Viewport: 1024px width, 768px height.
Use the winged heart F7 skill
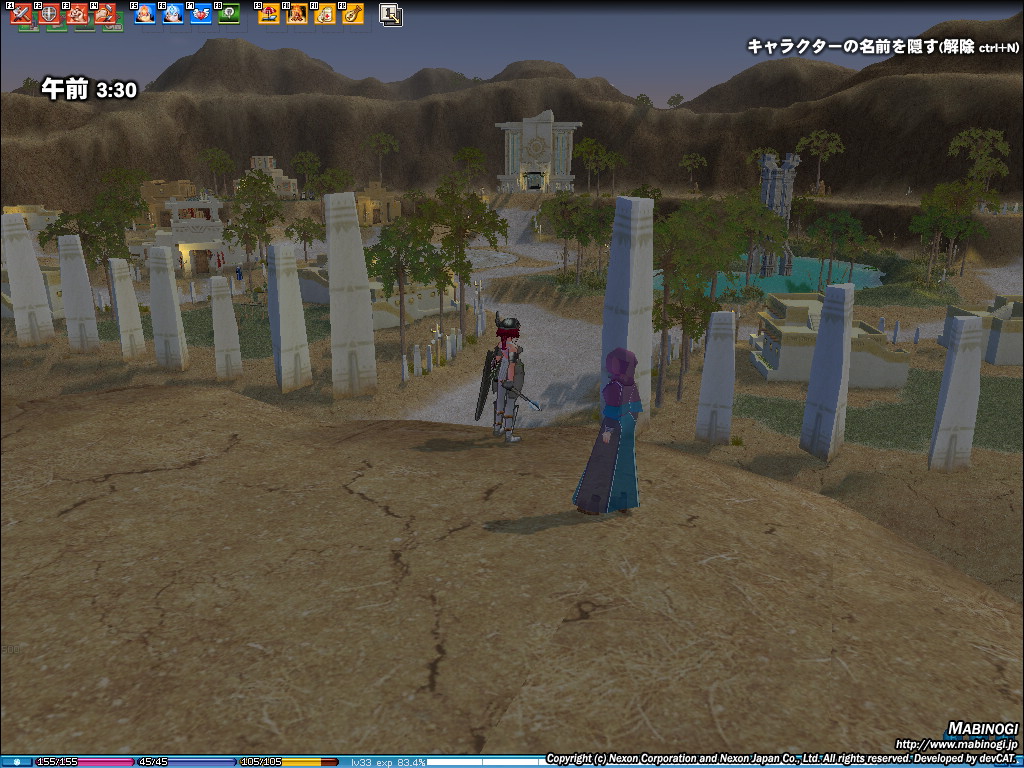pyautogui.click(x=201, y=15)
